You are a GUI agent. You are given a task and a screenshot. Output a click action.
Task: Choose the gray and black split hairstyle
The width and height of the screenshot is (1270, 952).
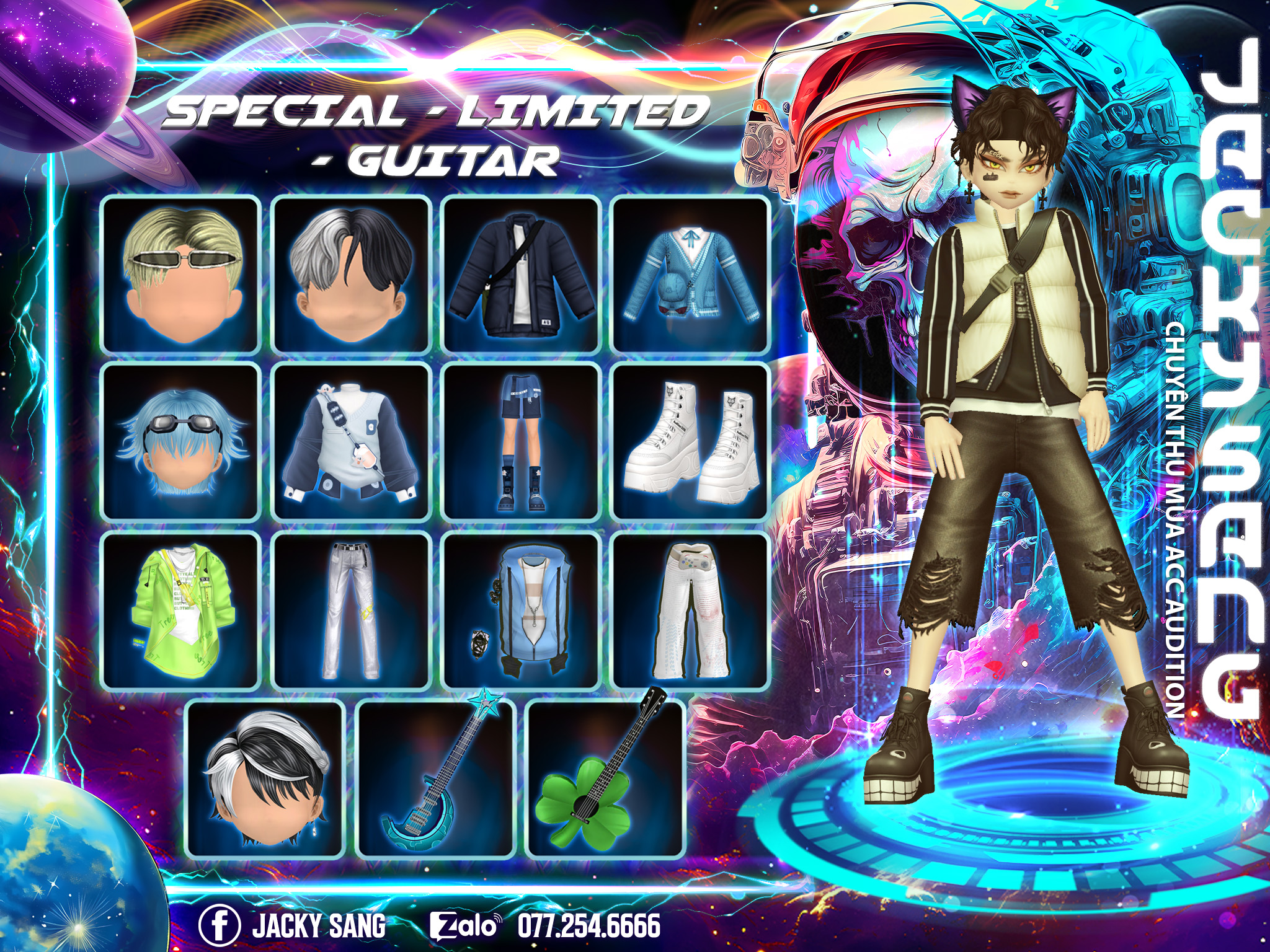click(x=351, y=275)
